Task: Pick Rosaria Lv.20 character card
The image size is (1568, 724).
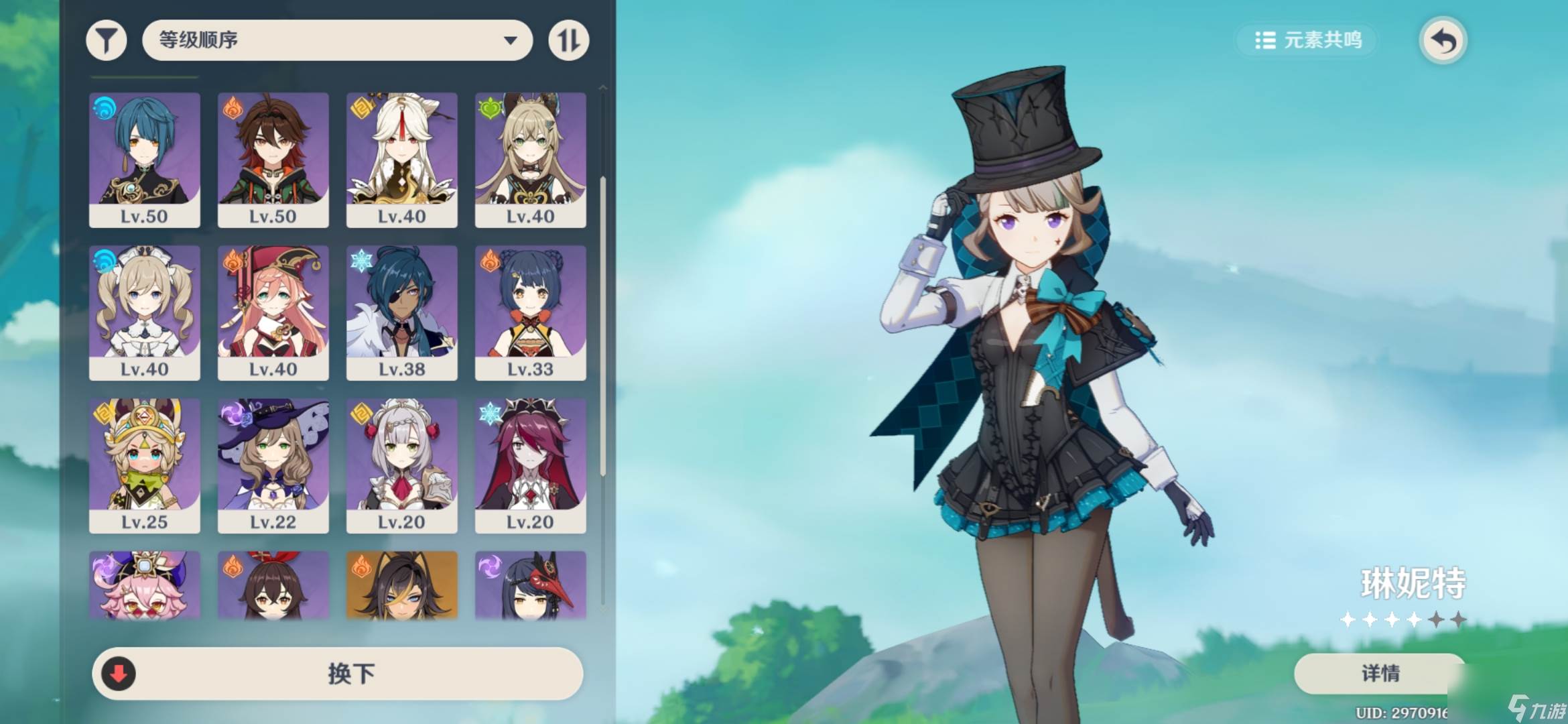Action: tap(530, 465)
